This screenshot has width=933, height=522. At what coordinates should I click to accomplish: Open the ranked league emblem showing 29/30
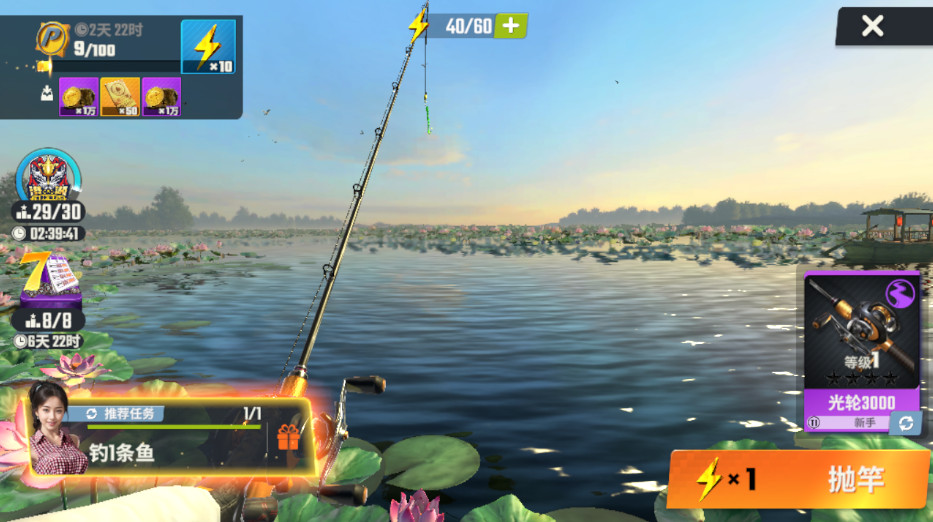[x=48, y=178]
